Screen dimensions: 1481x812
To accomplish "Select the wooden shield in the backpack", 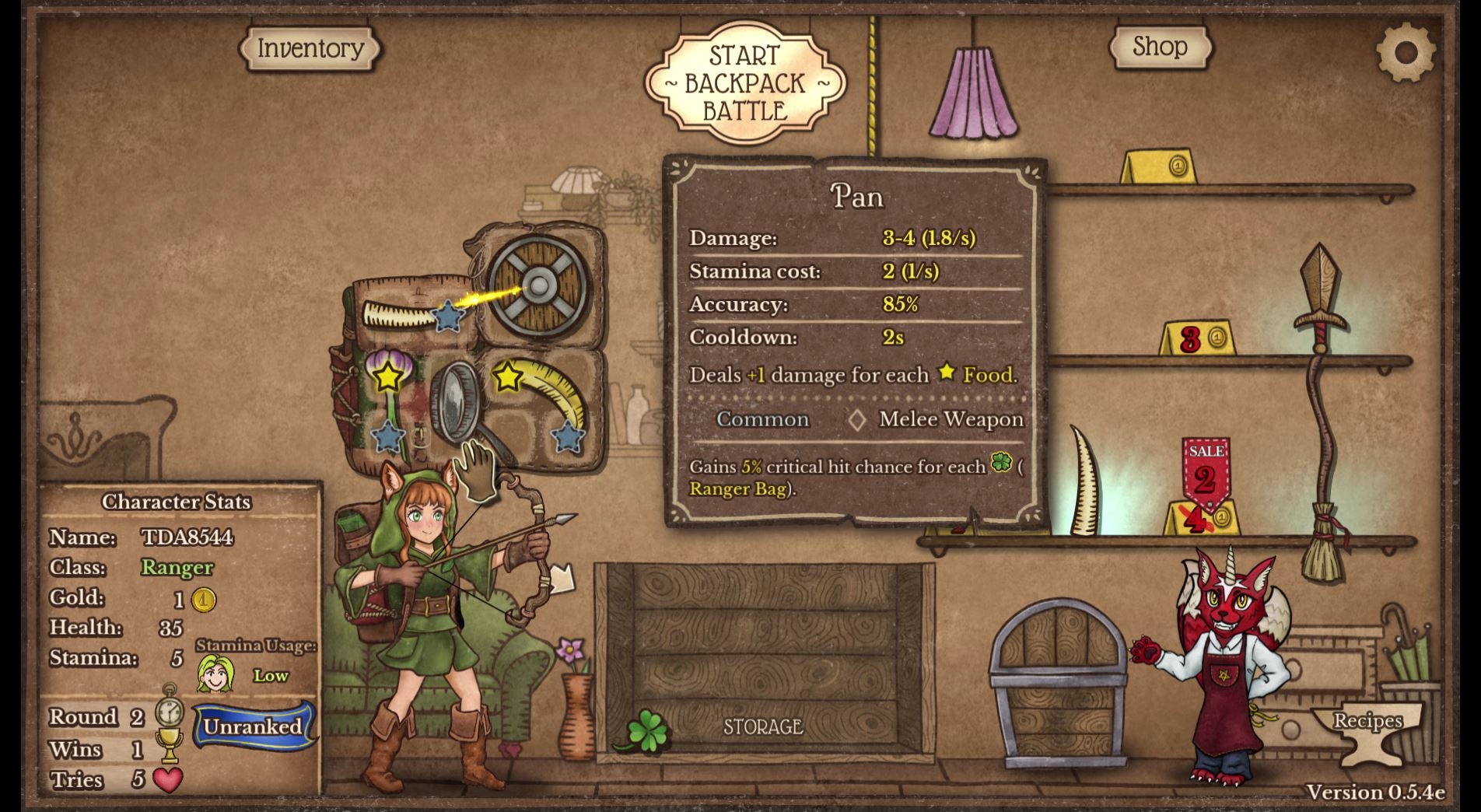I will [539, 285].
